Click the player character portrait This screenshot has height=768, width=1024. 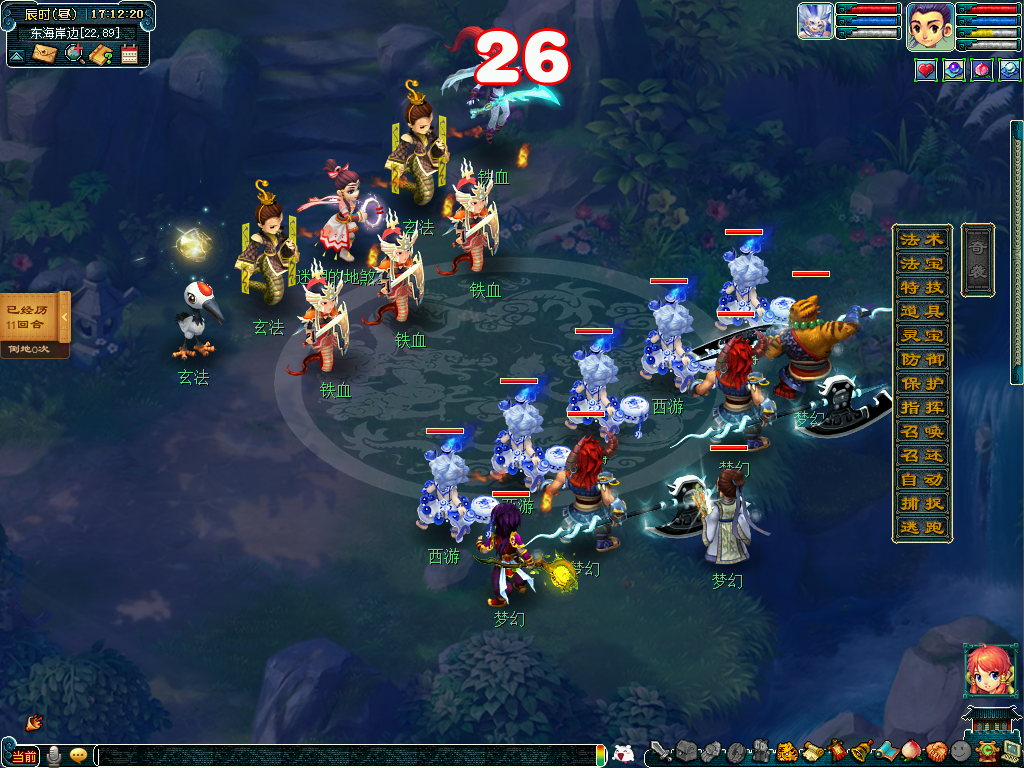(x=929, y=26)
